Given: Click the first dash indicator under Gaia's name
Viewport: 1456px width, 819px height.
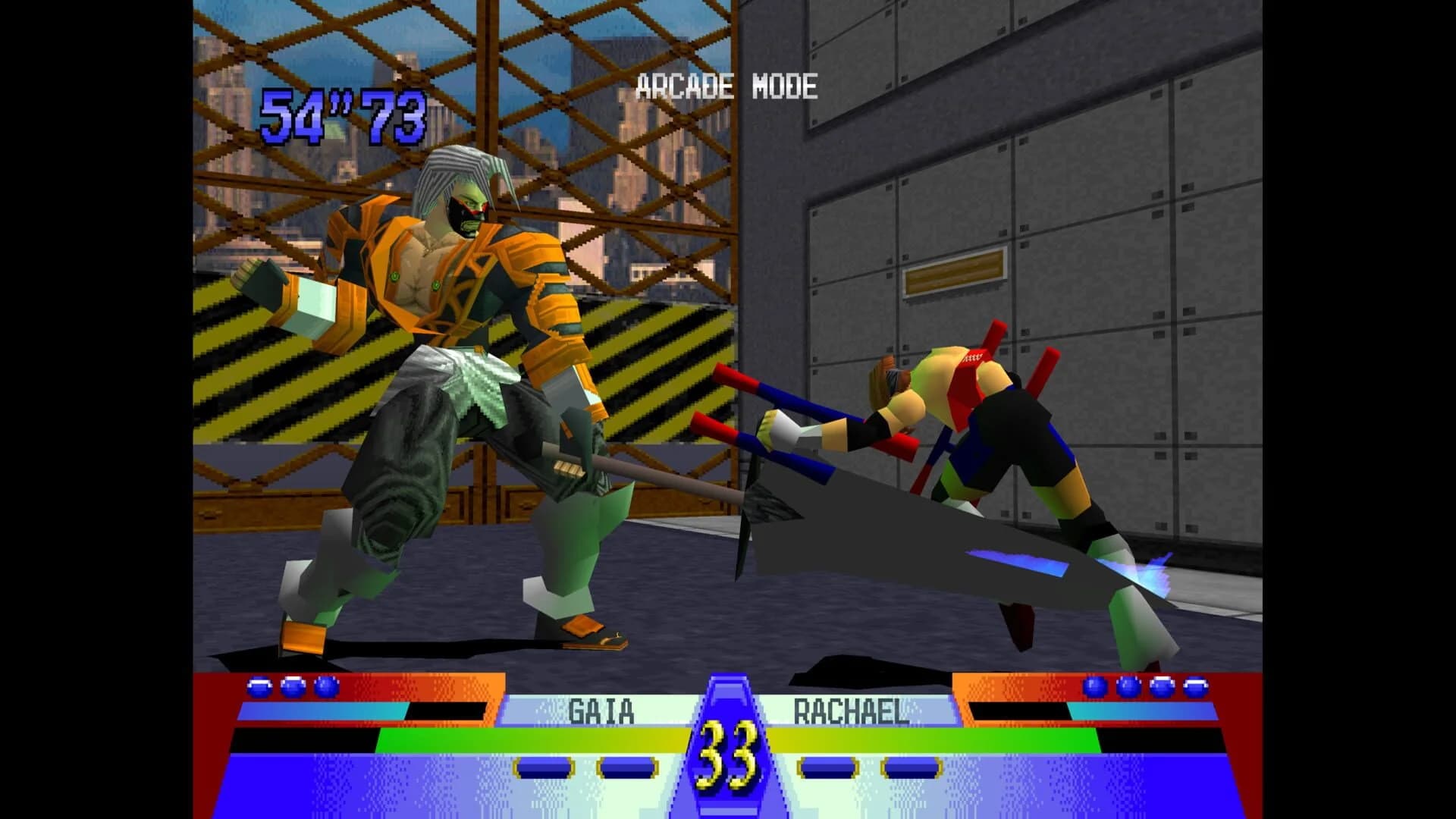Looking at the screenshot, I should [x=544, y=767].
